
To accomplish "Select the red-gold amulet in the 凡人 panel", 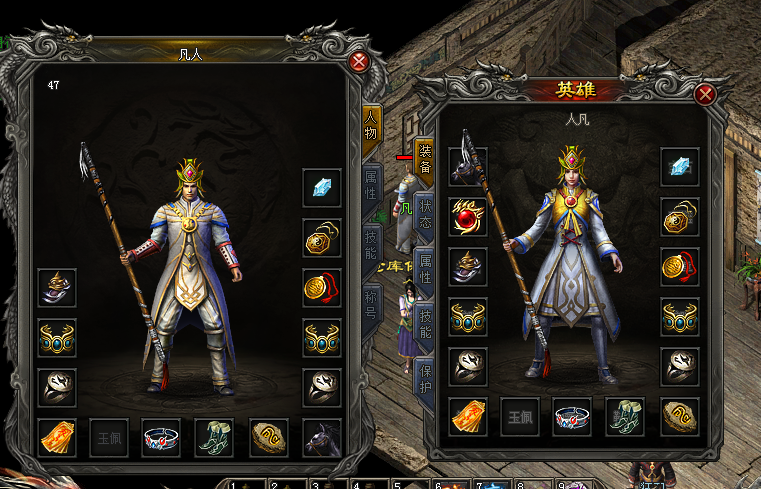I will click(322, 287).
